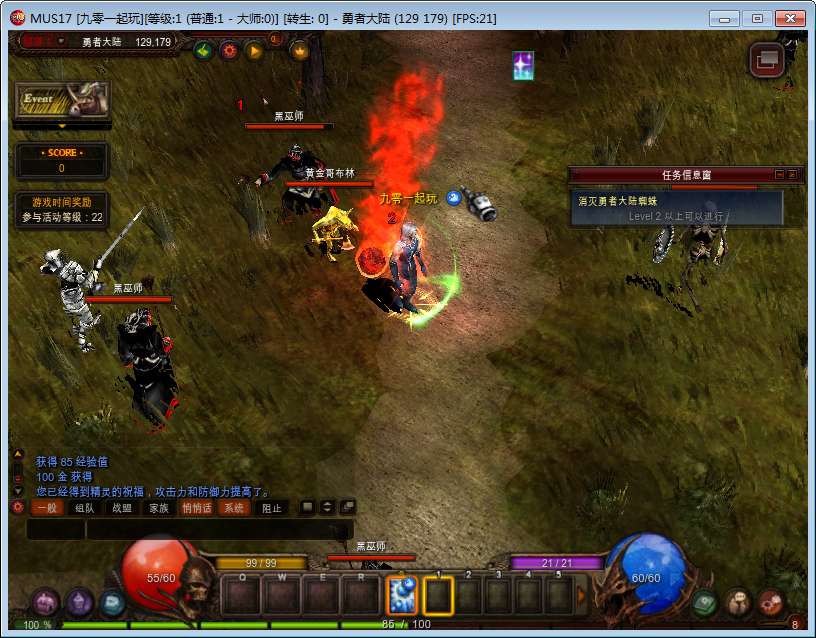Image resolution: width=816 pixels, height=638 pixels.
Task: Activate the blue orb skill slot
Action: pos(401,596)
